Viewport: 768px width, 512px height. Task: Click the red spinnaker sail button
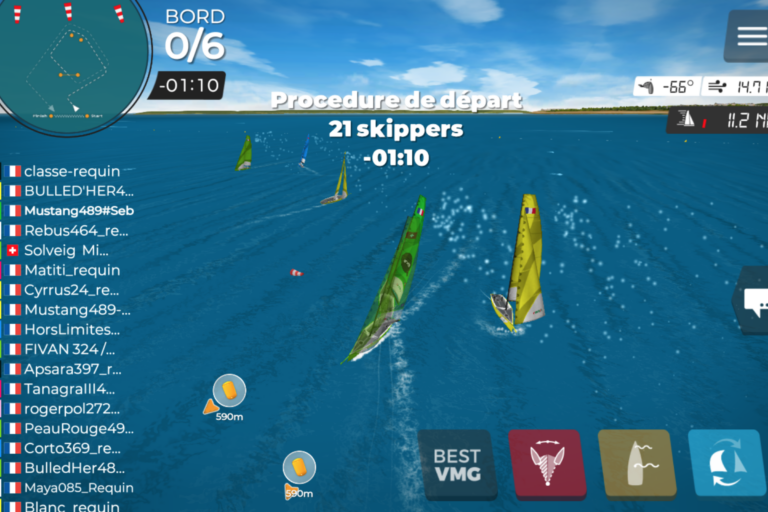[x=547, y=464]
